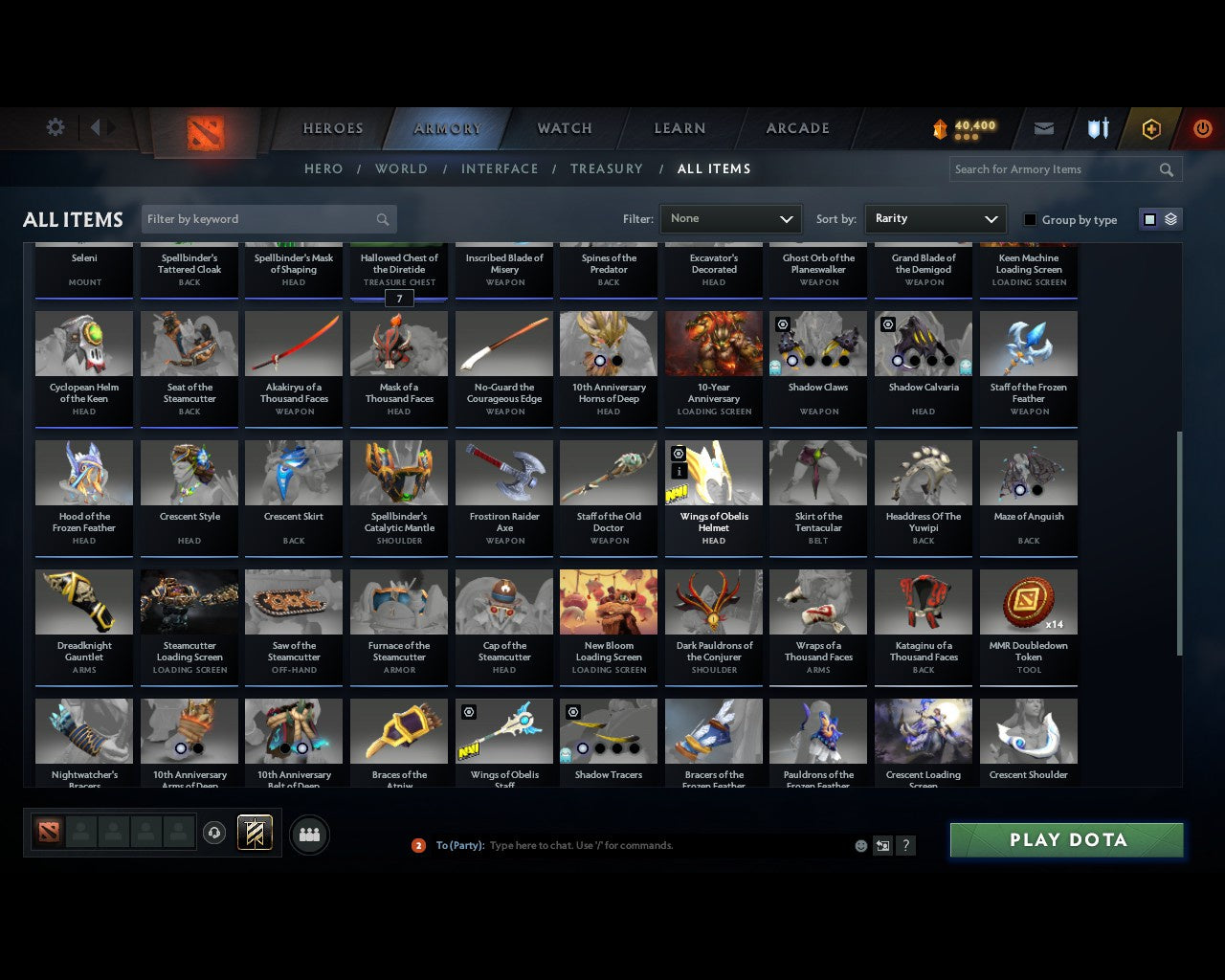Open the friends list icon
Viewport: 1225px width, 980px height.
(309, 834)
